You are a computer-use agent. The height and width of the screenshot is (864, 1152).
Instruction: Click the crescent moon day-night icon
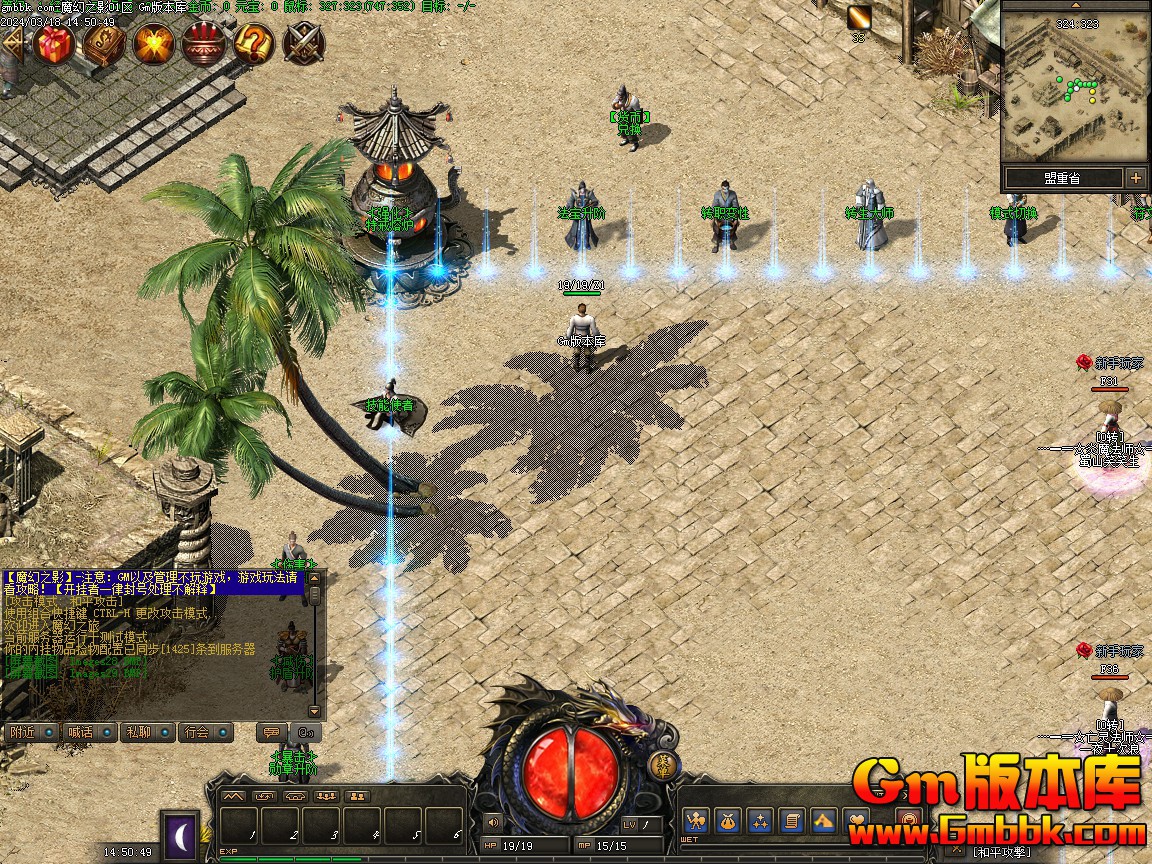coord(180,832)
